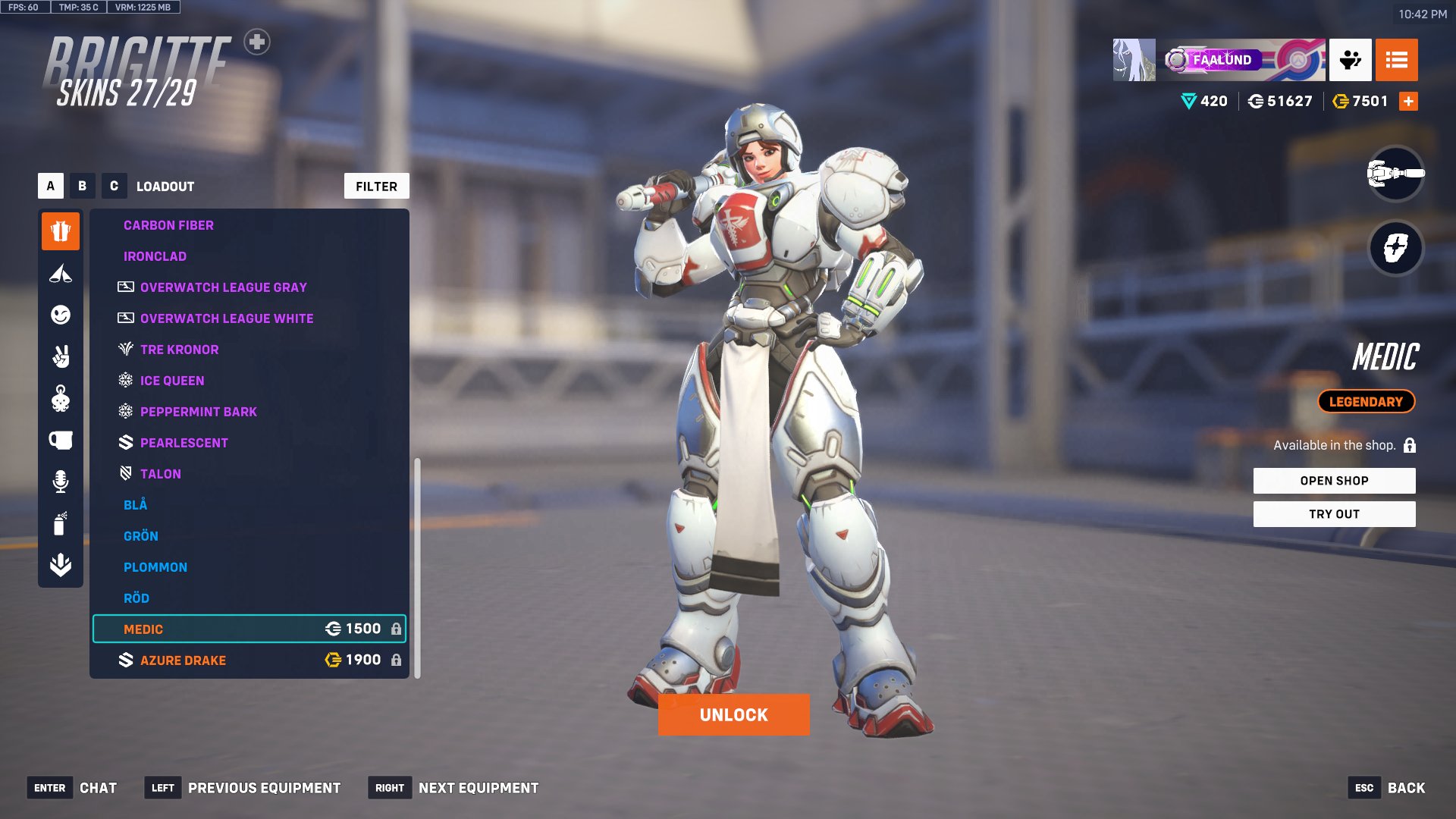Screen dimensions: 1456x819
Task: Open the spray can category
Action: click(61, 523)
